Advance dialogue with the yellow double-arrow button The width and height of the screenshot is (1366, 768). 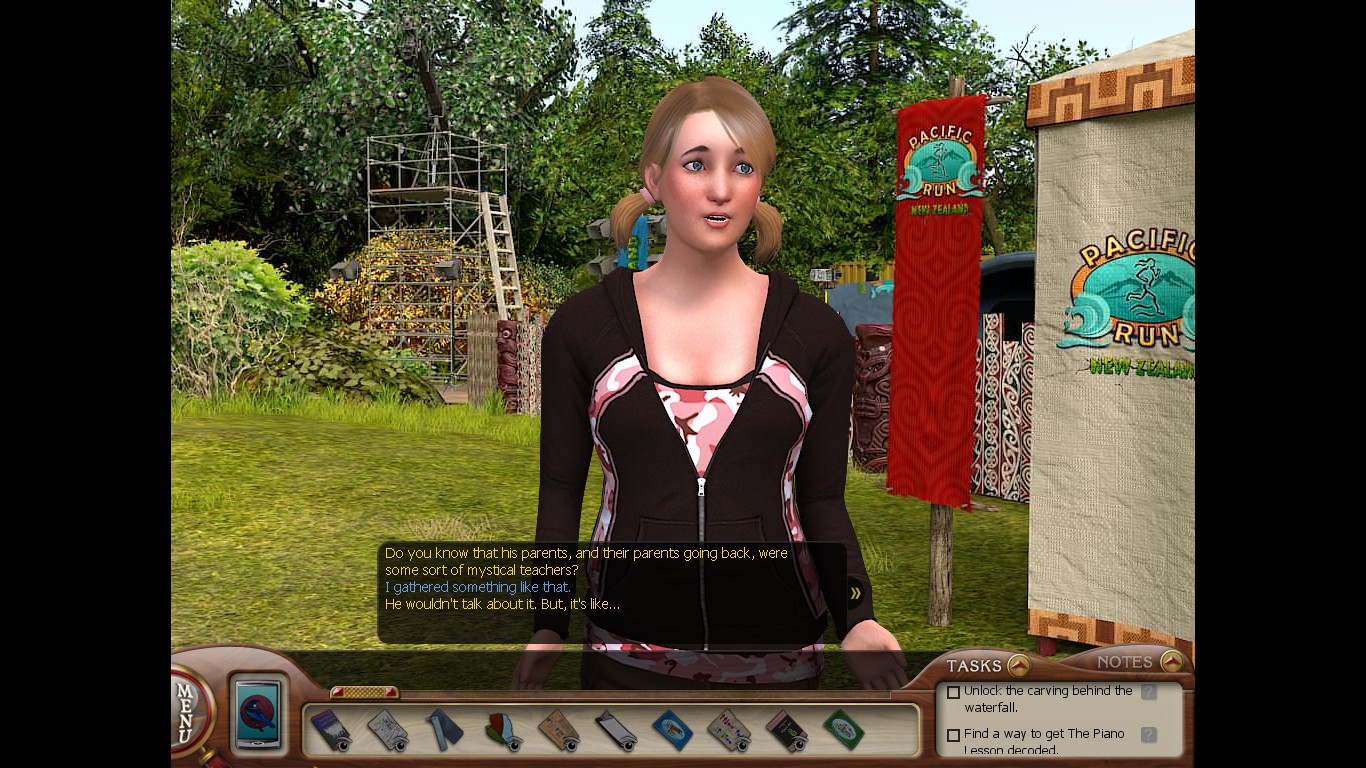point(856,593)
